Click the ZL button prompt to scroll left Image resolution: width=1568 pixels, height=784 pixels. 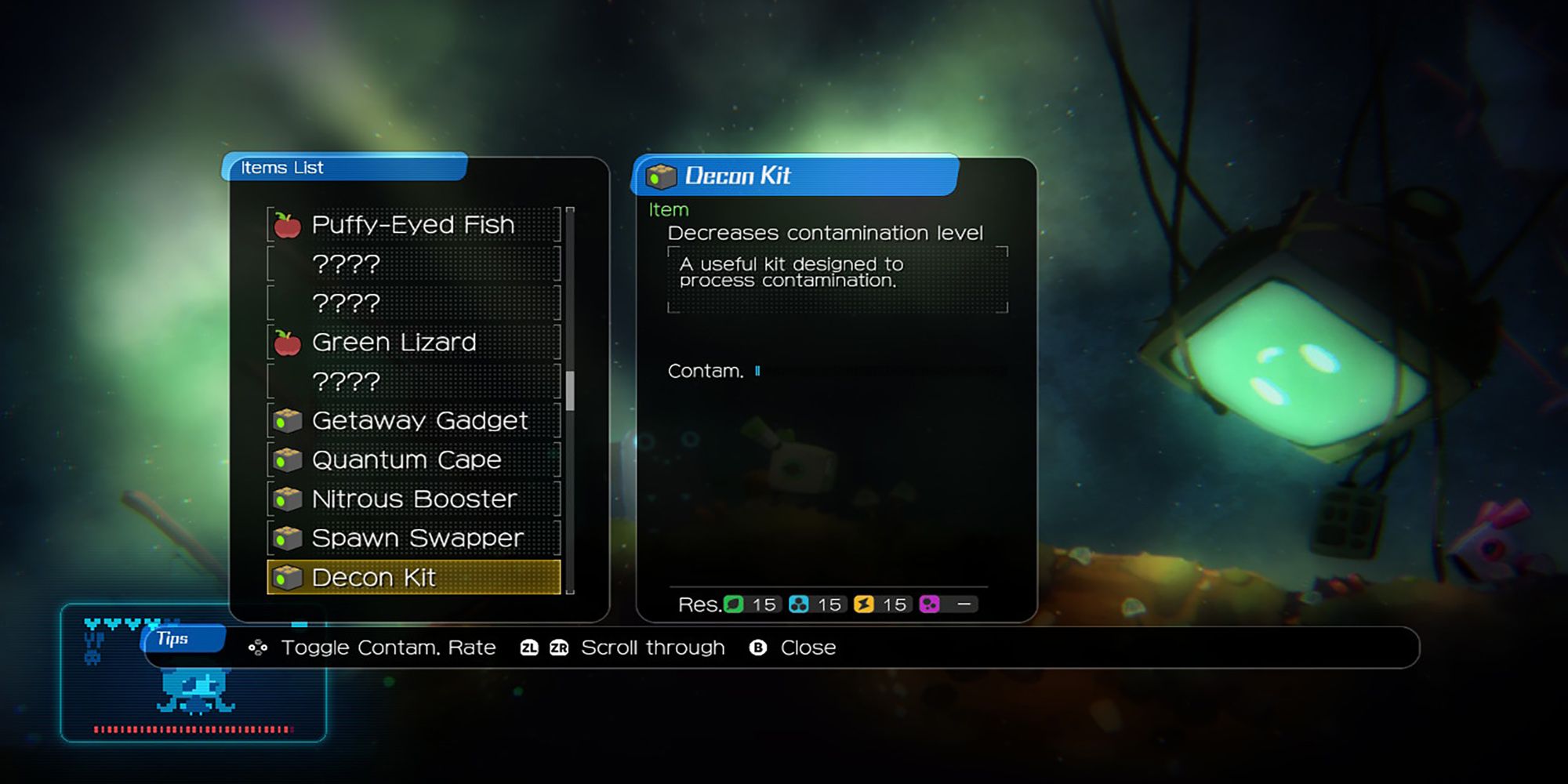529,648
